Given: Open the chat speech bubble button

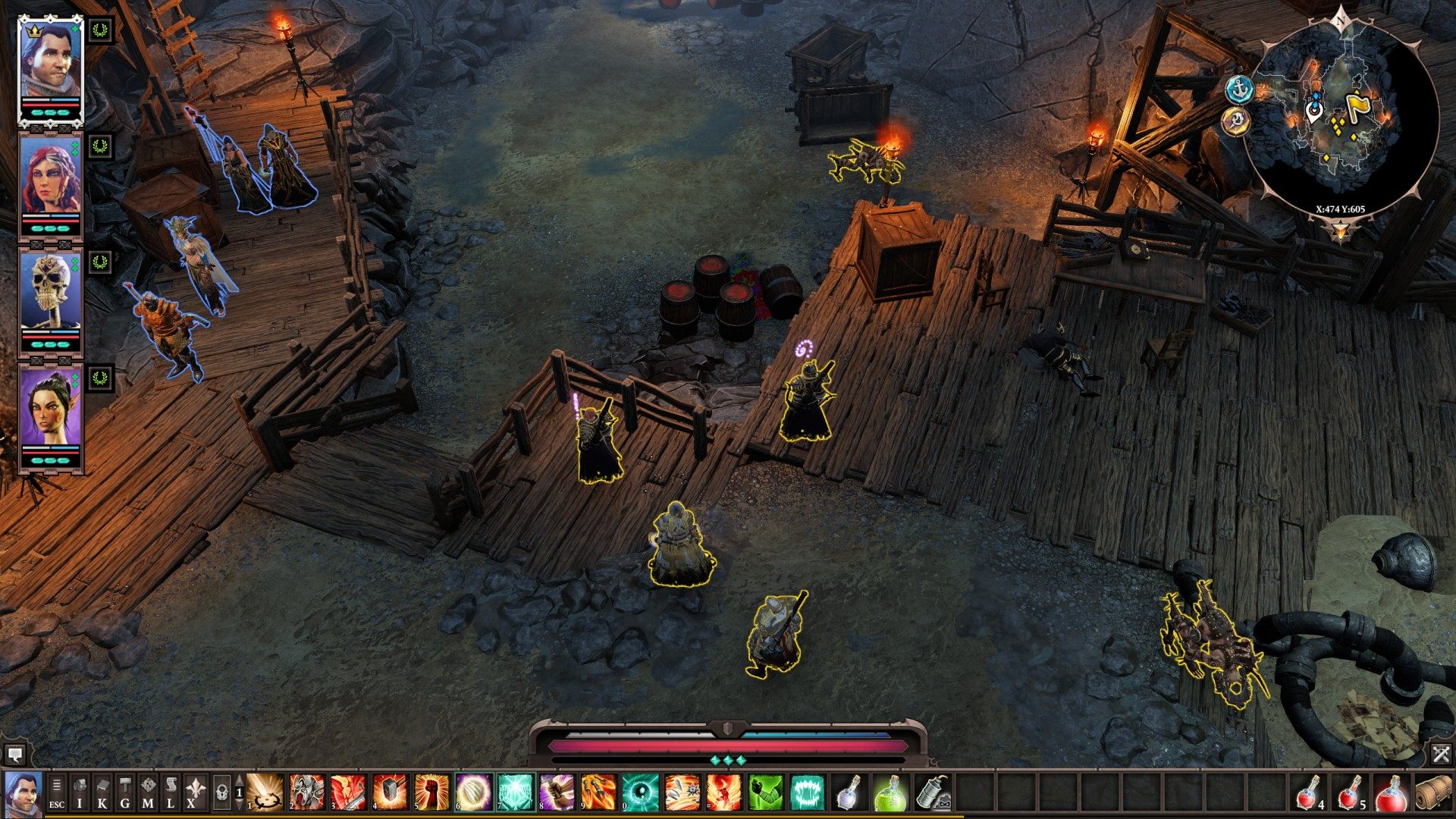Looking at the screenshot, I should [14, 755].
